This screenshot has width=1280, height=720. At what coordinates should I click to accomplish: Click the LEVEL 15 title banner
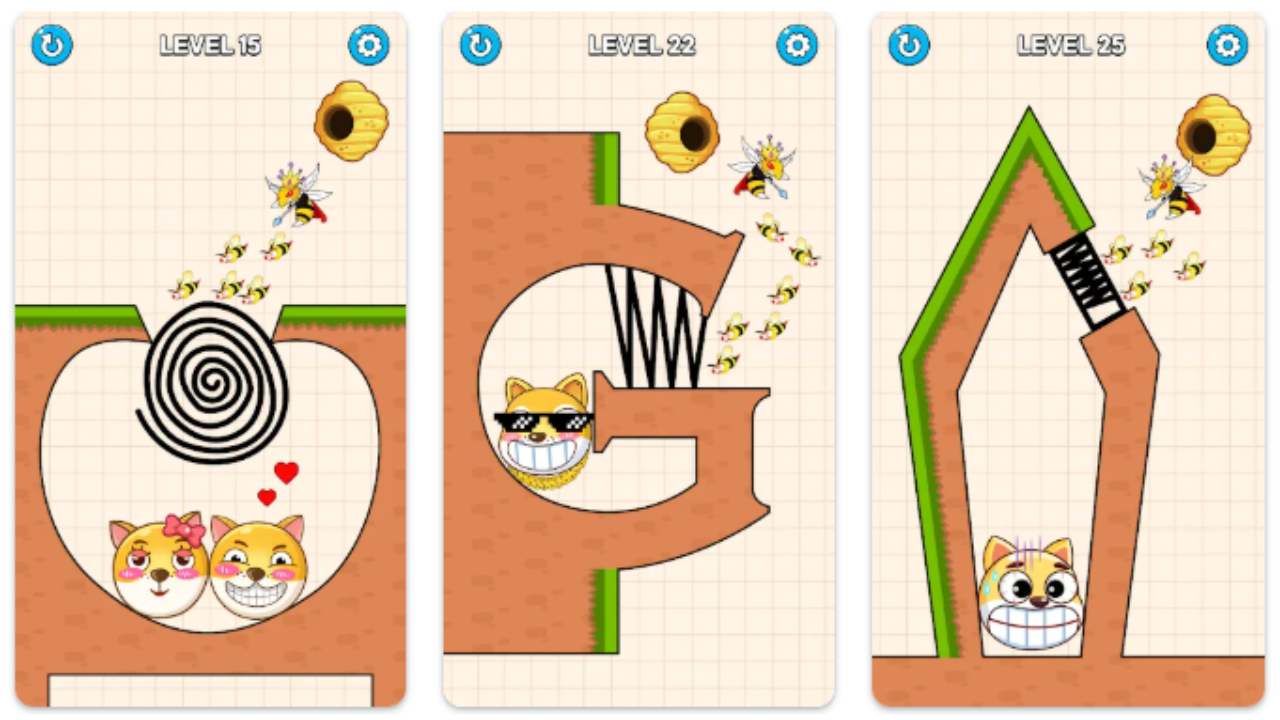[211, 45]
